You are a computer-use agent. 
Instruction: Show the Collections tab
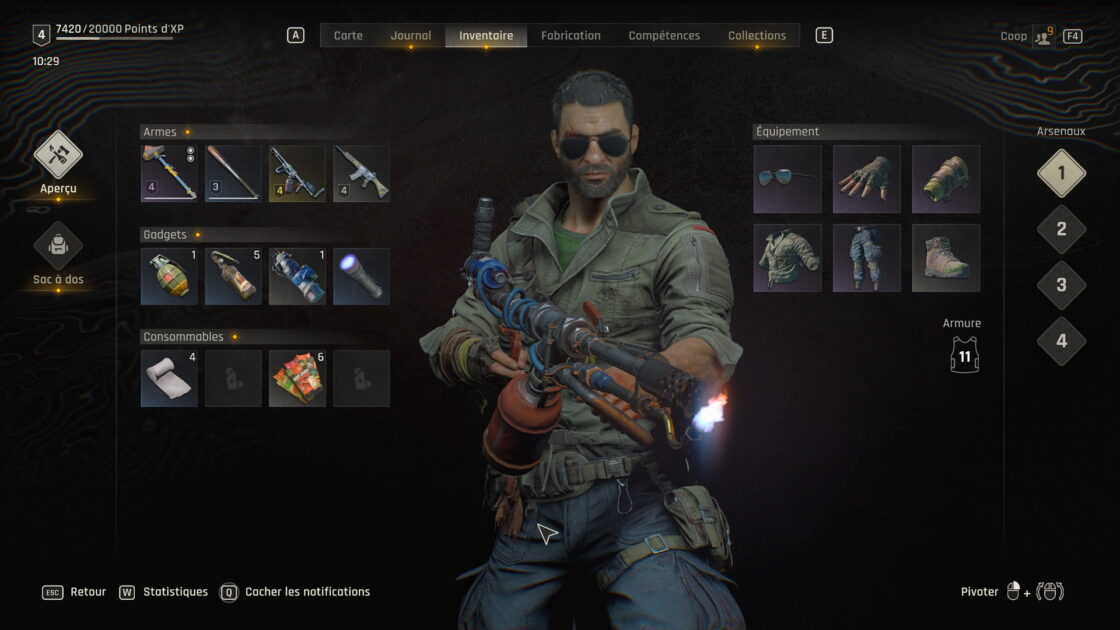tap(756, 36)
